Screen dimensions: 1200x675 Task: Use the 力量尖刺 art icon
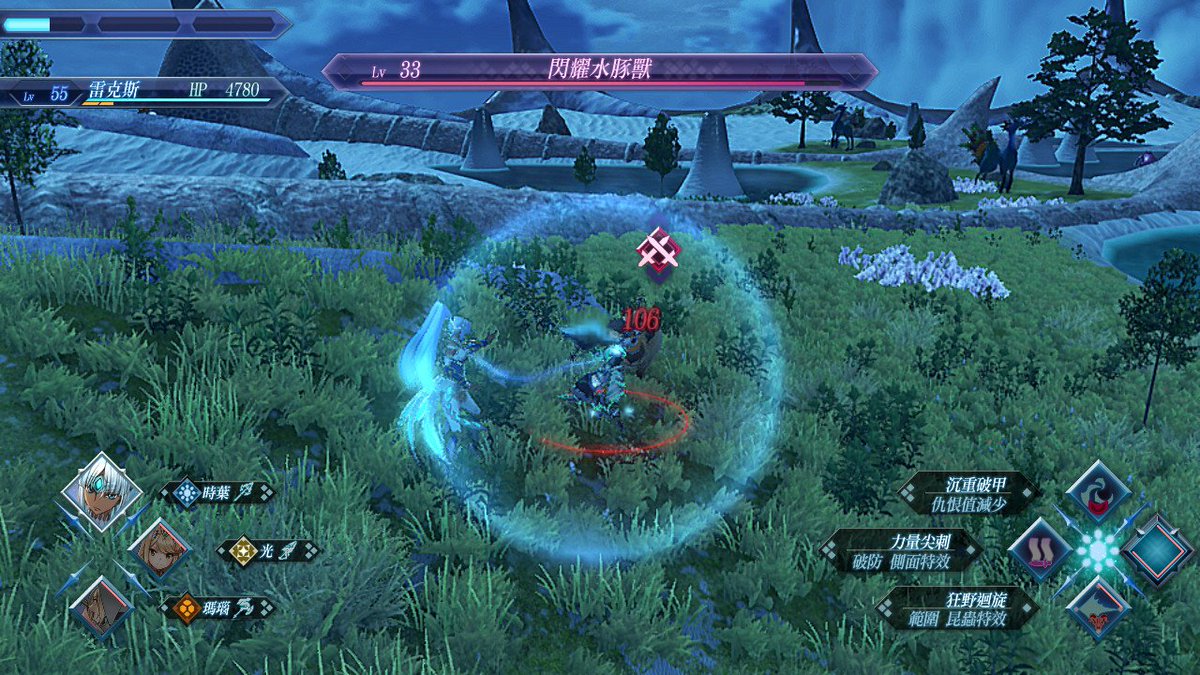pyautogui.click(x=1041, y=550)
